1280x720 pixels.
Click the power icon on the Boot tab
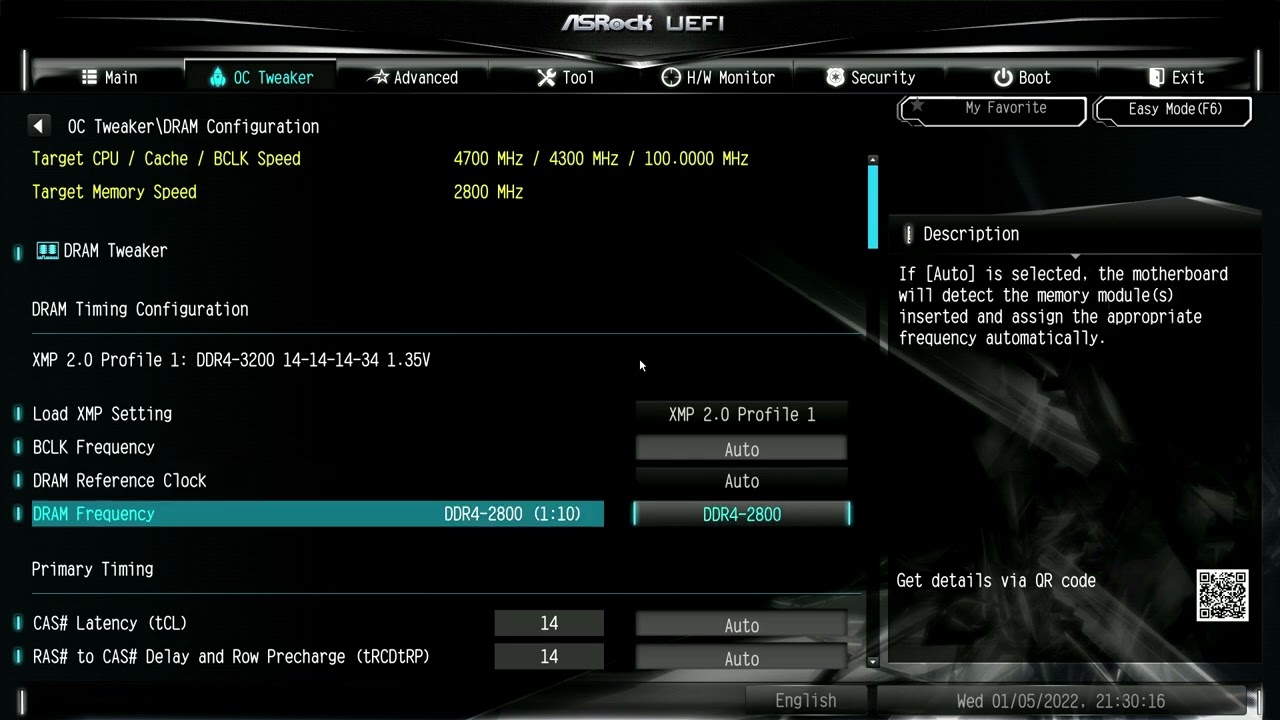pyautogui.click(x=1002, y=76)
